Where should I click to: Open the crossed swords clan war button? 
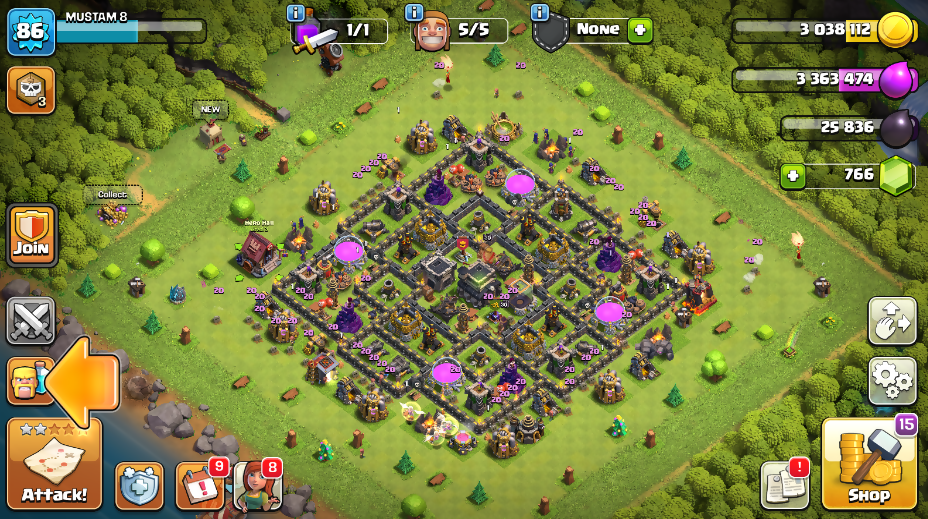pos(31,320)
